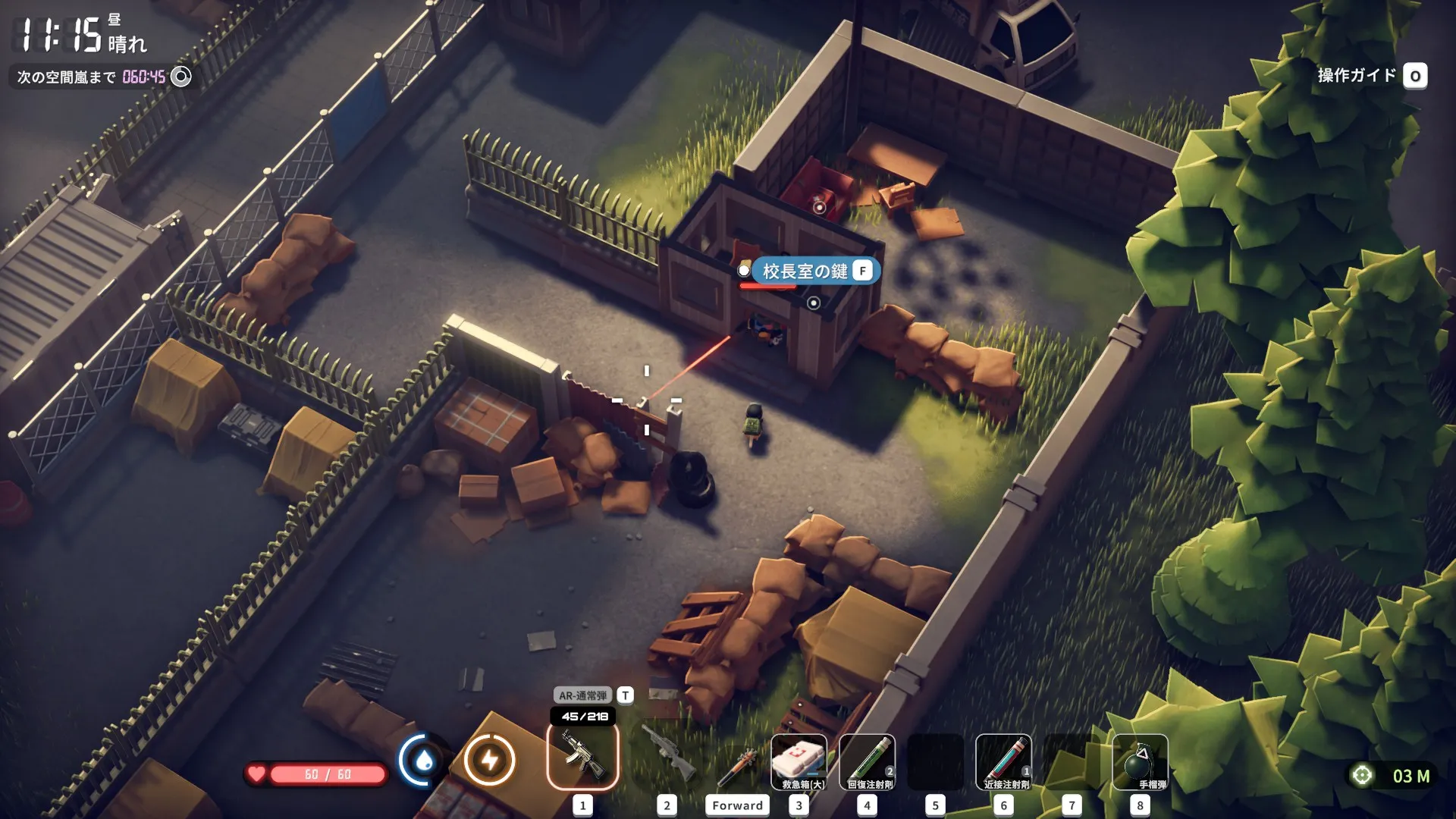Use the 救急箱(大) first aid kit
The height and width of the screenshot is (819, 1456).
pyautogui.click(x=799, y=761)
